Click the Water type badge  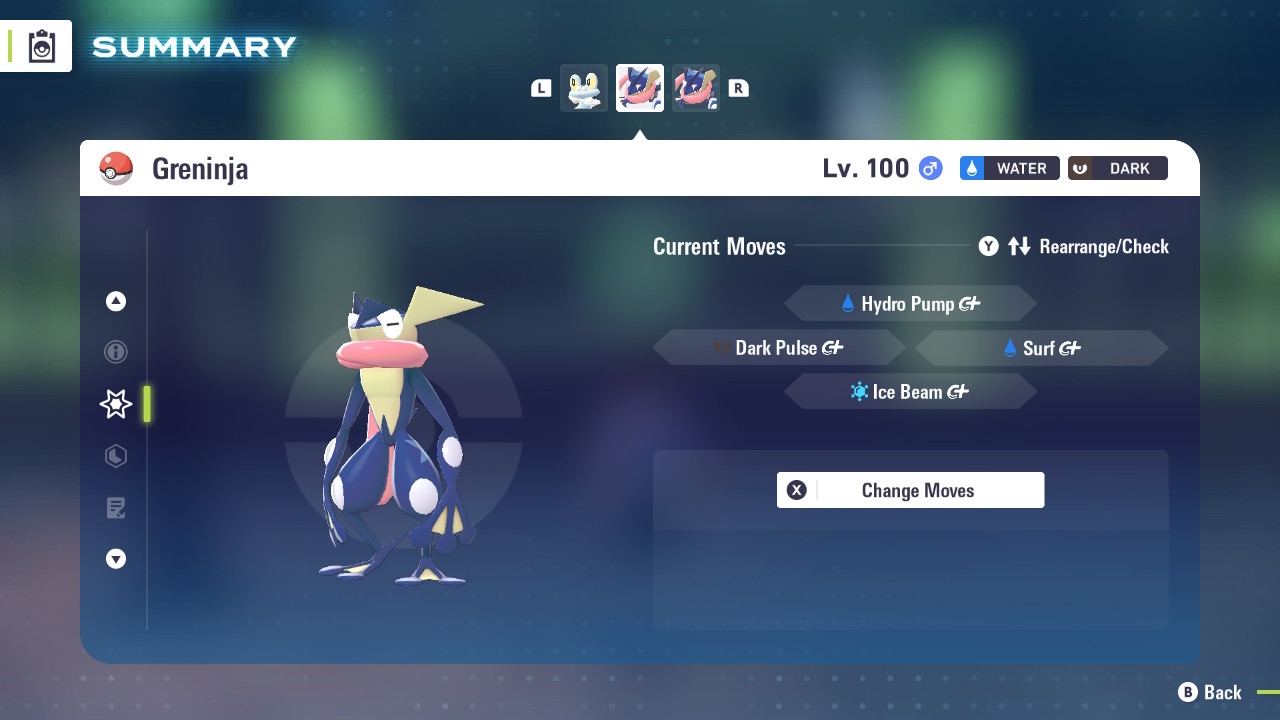1009,168
